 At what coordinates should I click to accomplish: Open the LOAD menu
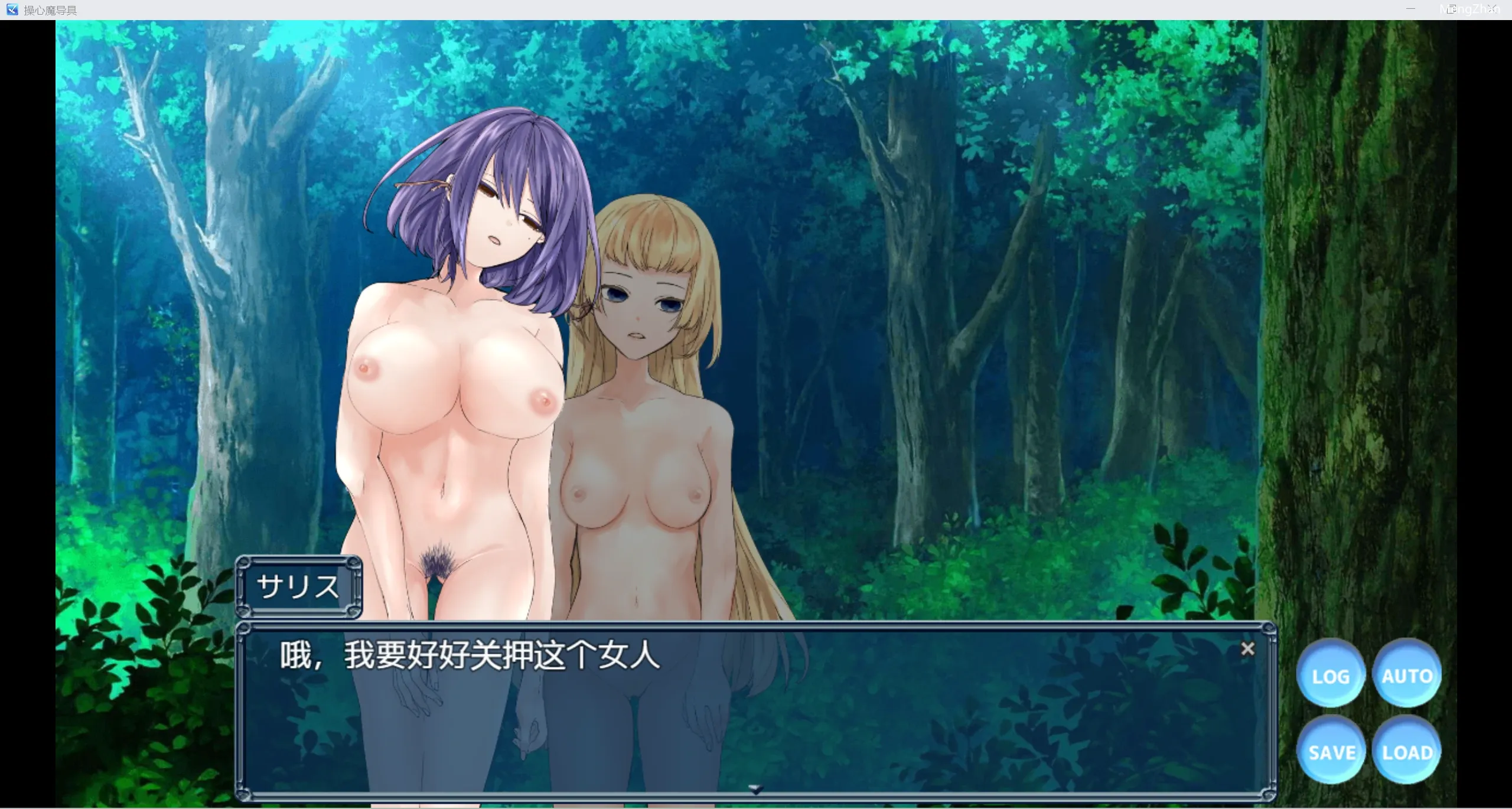(1407, 752)
